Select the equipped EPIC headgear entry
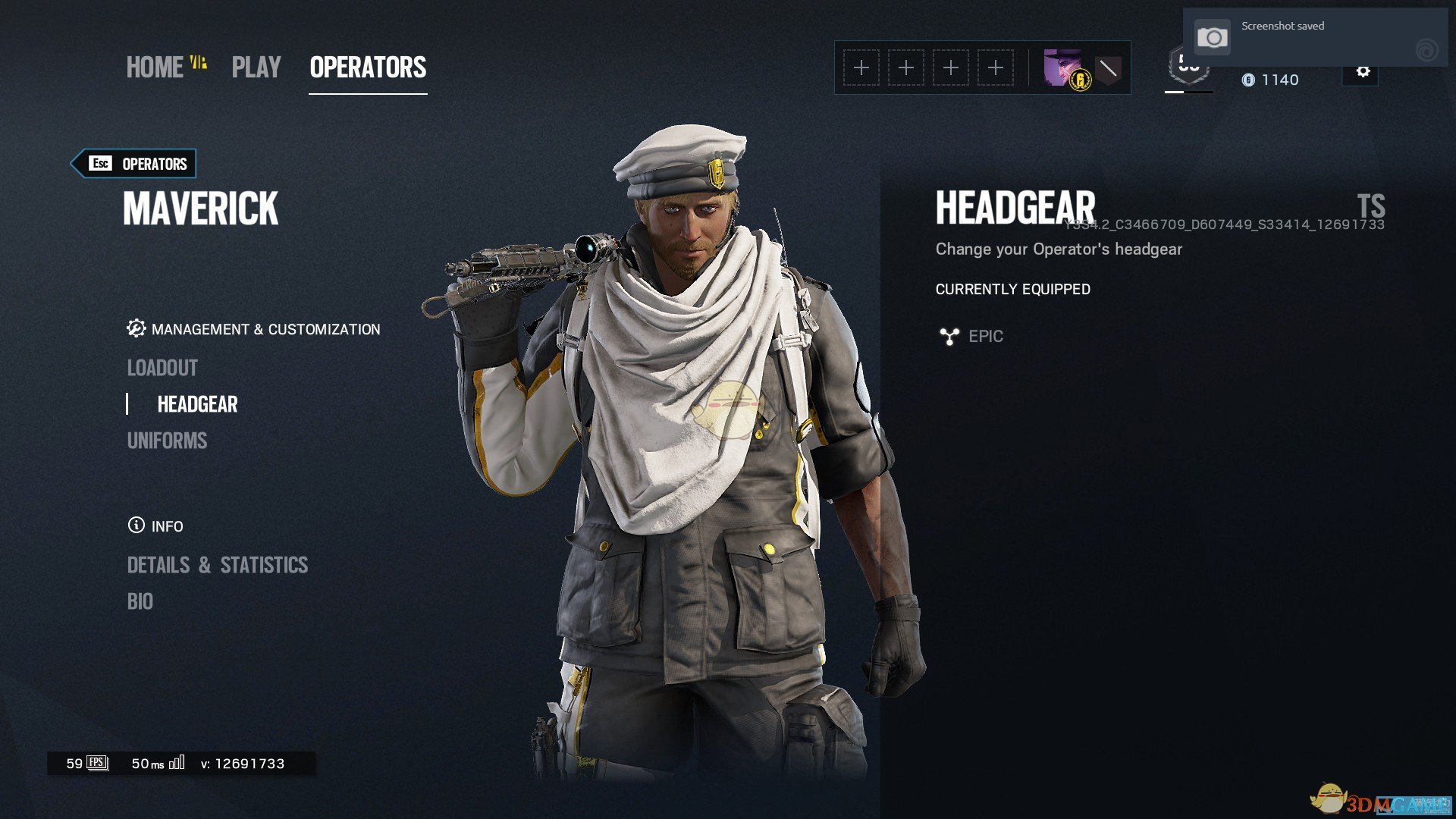1456x819 pixels. pos(984,336)
